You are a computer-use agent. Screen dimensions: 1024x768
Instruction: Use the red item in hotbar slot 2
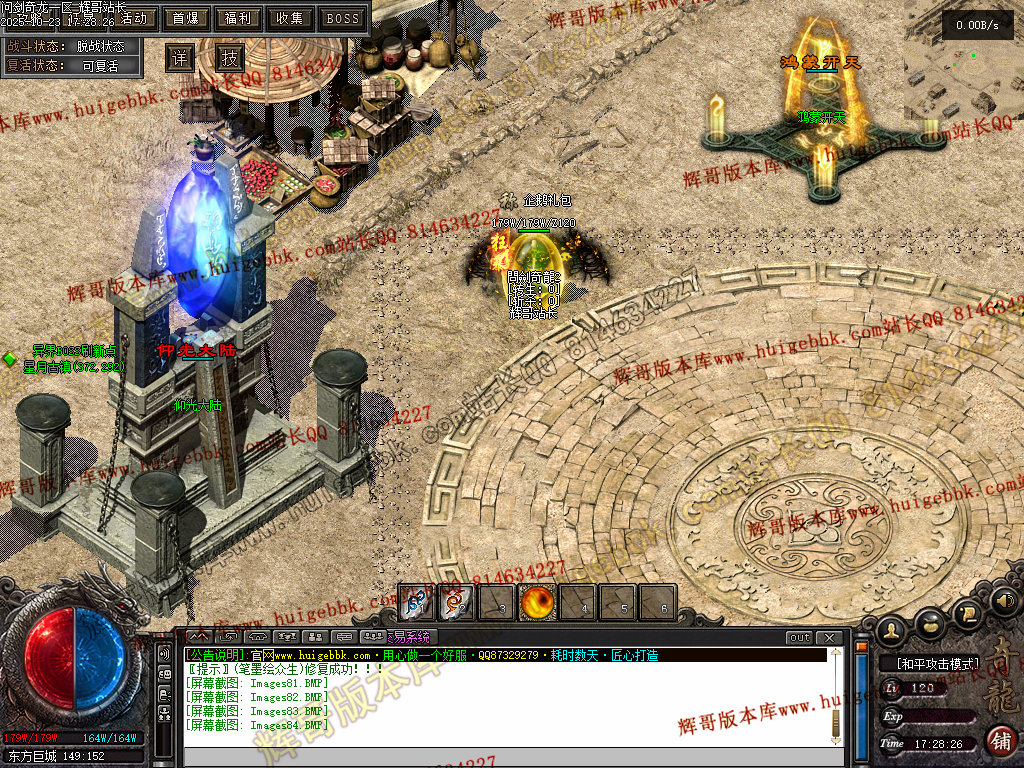click(x=457, y=603)
